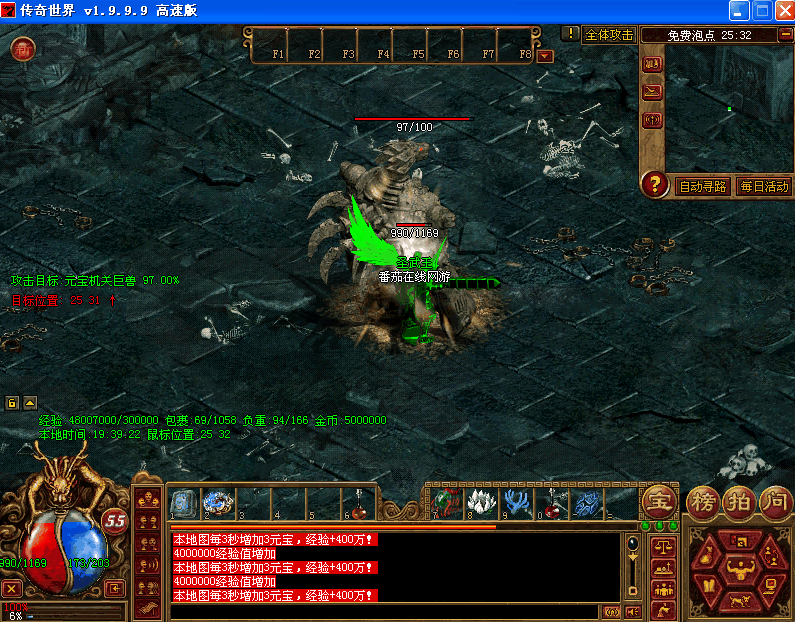Expand the F-key skill bar dropdown arrow
The height and width of the screenshot is (622, 795).
545,55
